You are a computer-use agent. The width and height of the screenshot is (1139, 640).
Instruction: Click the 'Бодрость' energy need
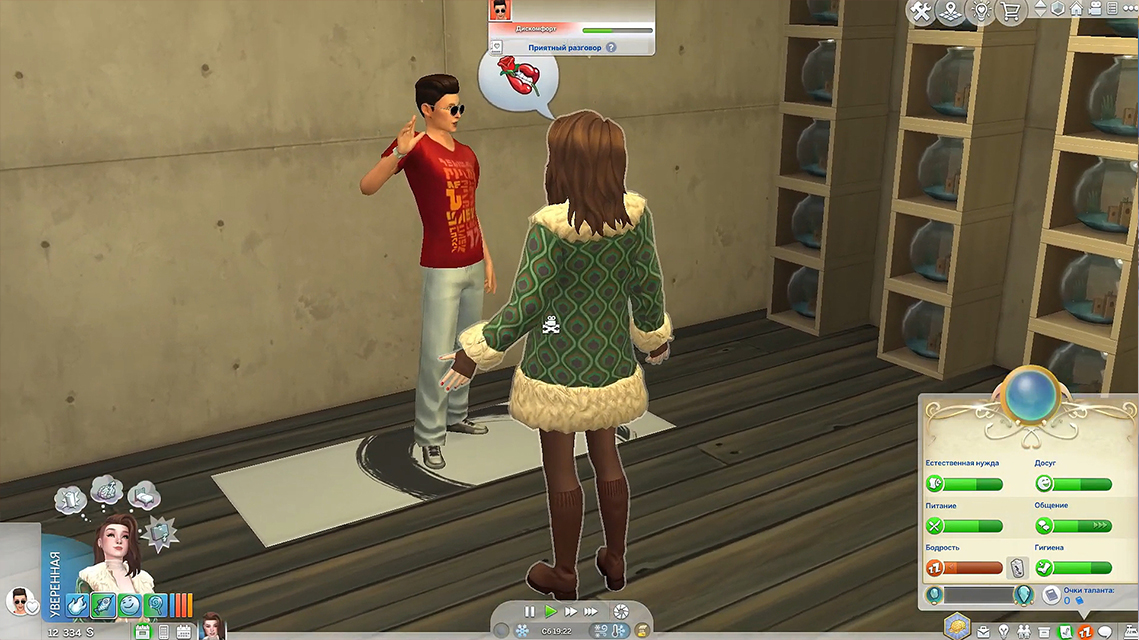(x=964, y=568)
